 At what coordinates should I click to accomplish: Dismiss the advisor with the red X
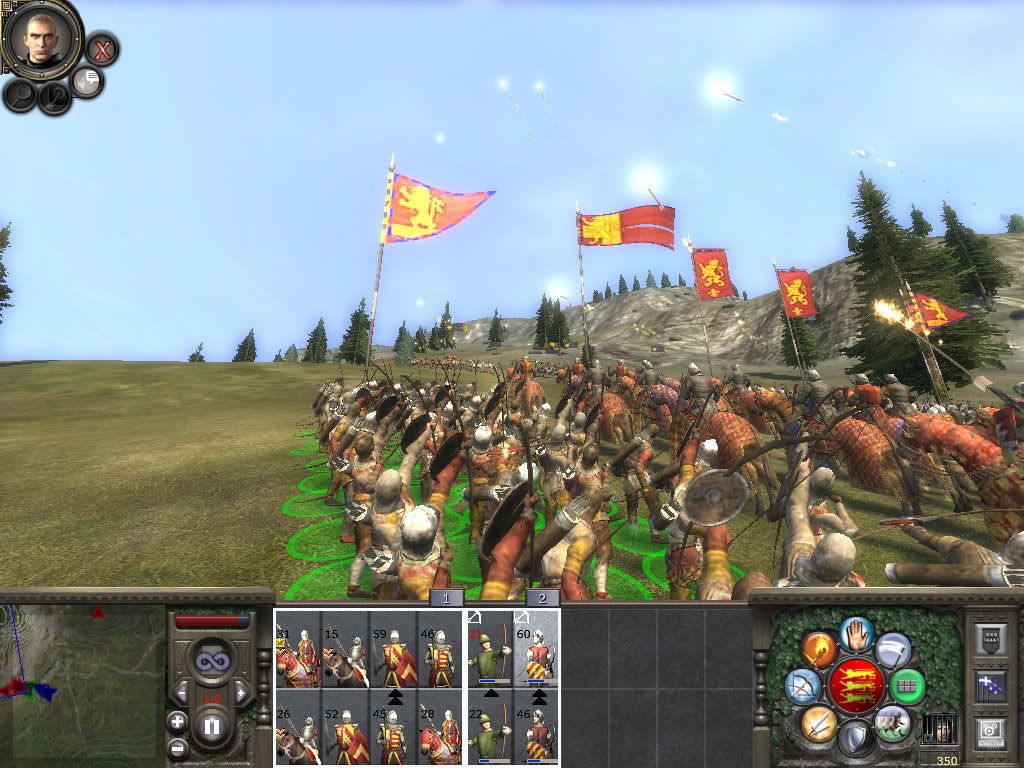(x=101, y=49)
